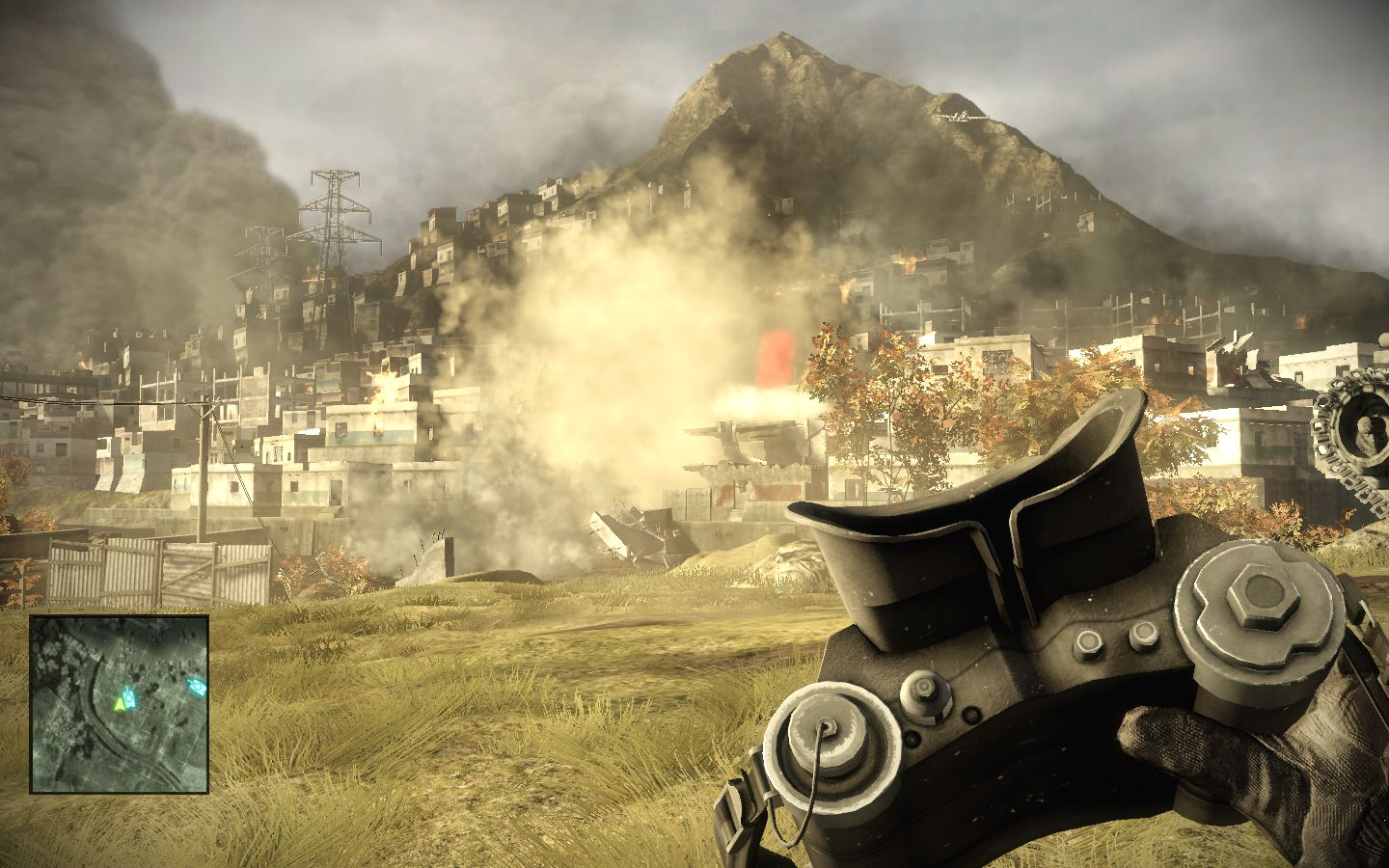Click the cyan tank marker at the minimap's edge

tap(197, 687)
